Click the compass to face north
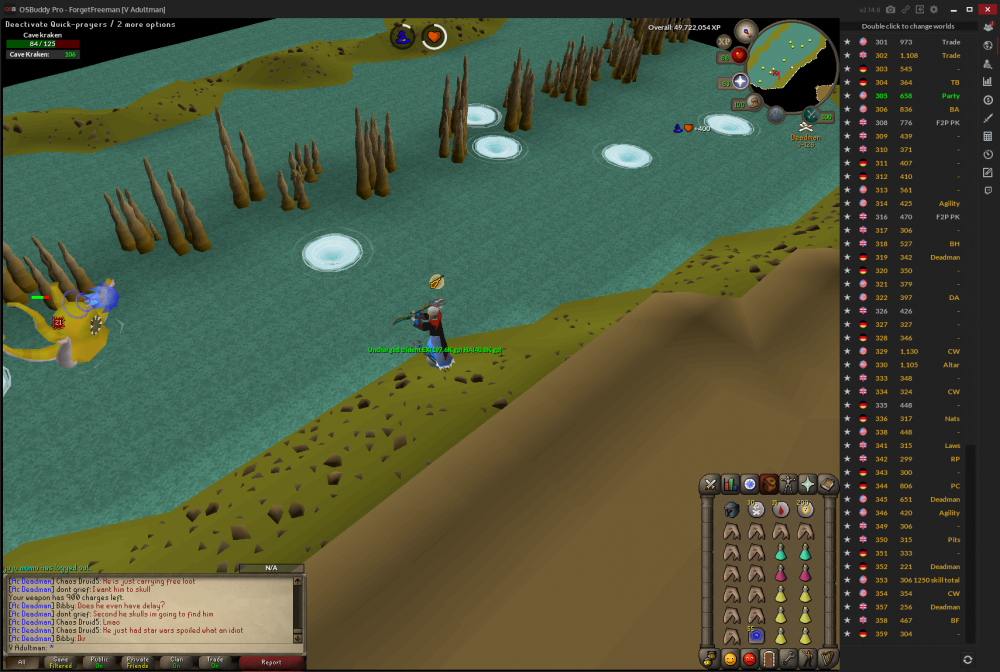This screenshot has height=672, width=1000. 745,31
